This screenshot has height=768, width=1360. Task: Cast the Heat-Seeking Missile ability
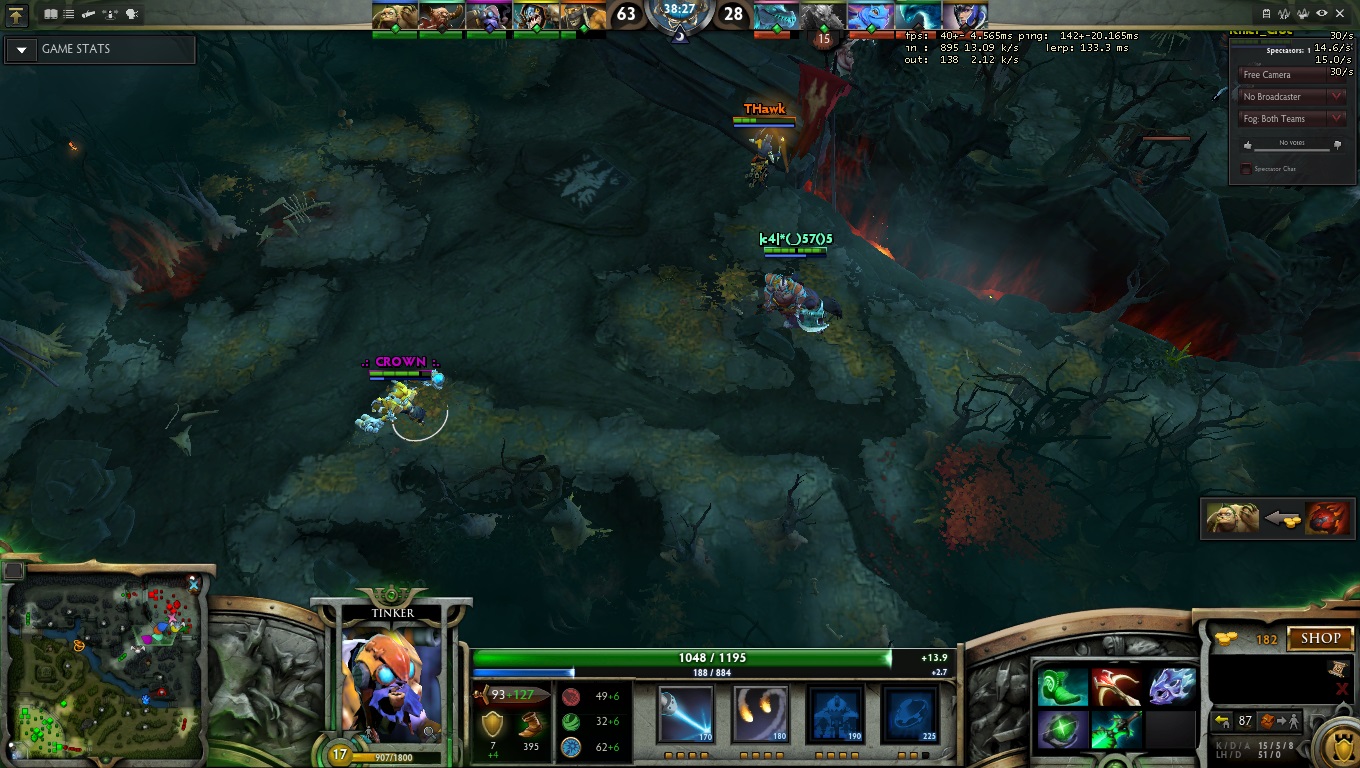tap(760, 713)
